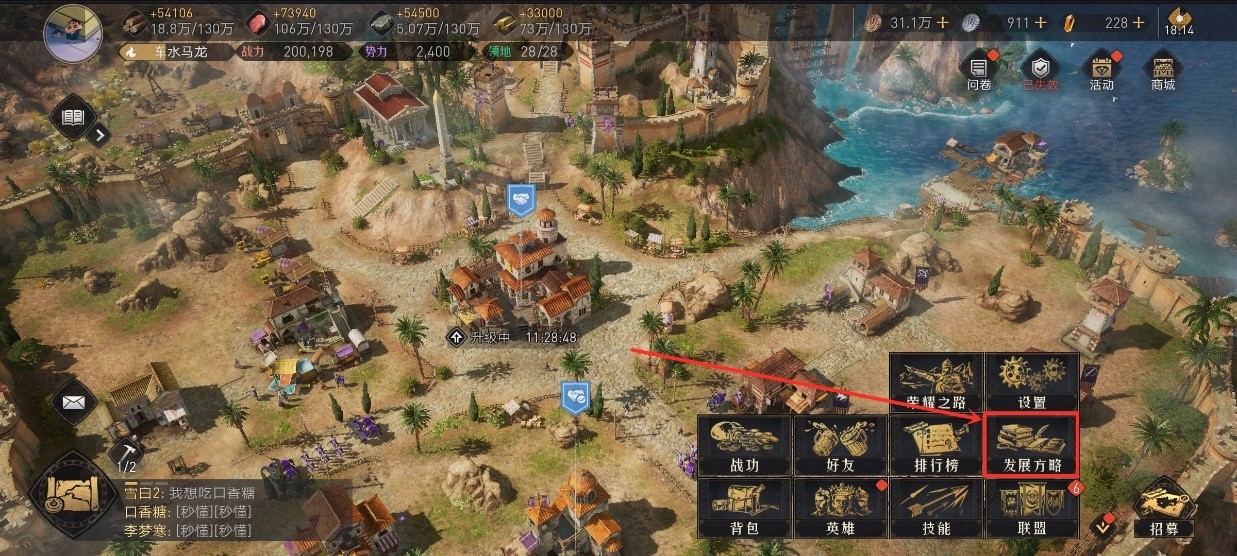The width and height of the screenshot is (1237, 556).
Task: Open the 英雄 heroes menu
Action: [x=840, y=507]
